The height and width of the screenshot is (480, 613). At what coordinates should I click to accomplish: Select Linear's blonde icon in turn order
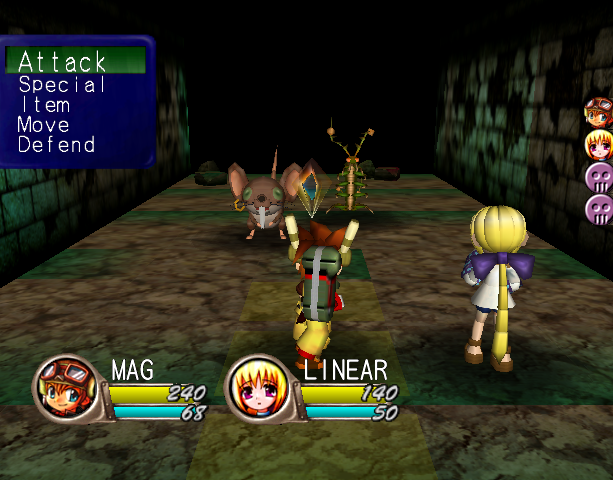click(599, 144)
